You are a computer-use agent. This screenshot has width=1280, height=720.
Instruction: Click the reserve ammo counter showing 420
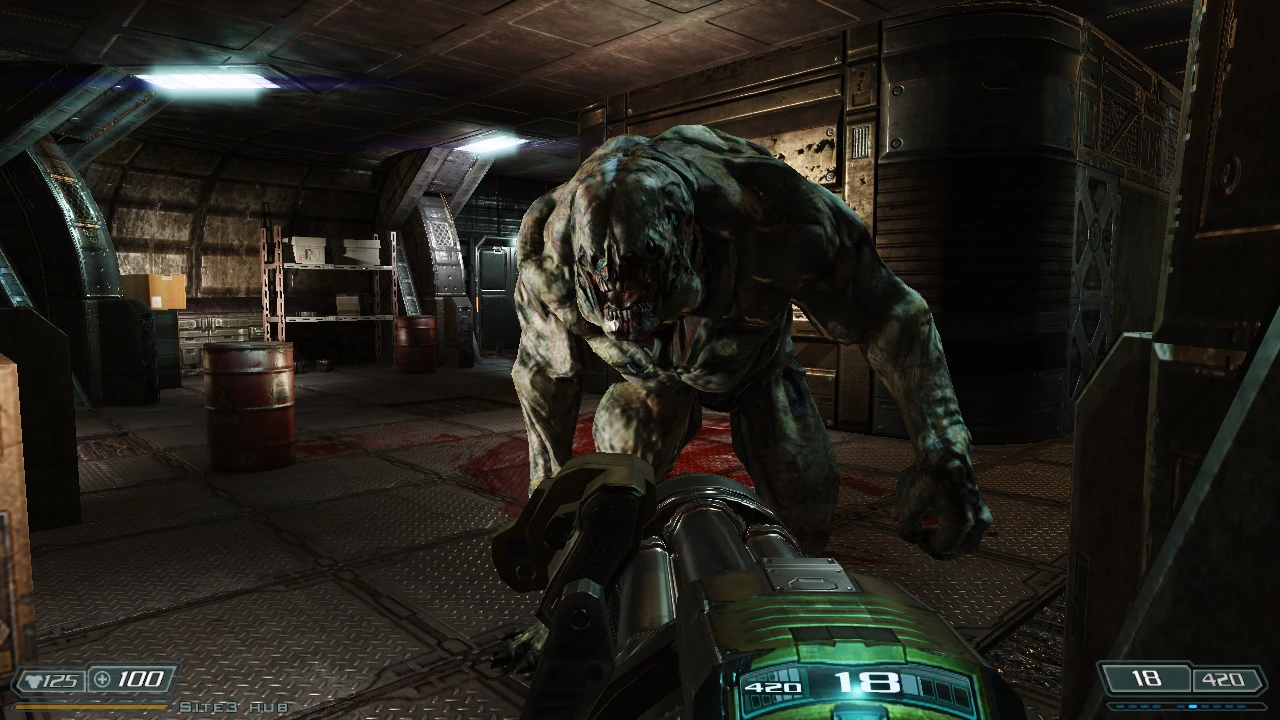(x=1223, y=678)
